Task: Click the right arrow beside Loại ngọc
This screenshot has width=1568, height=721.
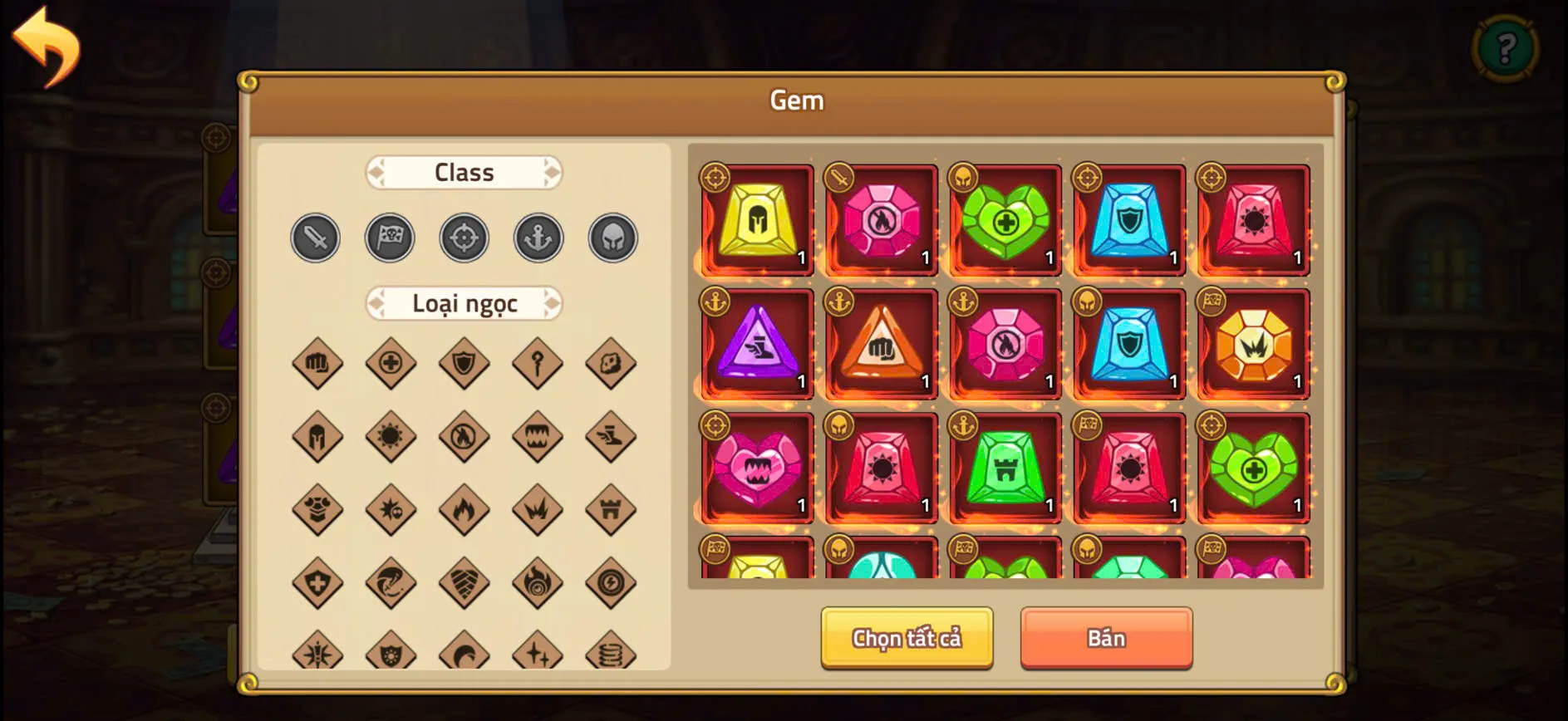Action: 553,303
